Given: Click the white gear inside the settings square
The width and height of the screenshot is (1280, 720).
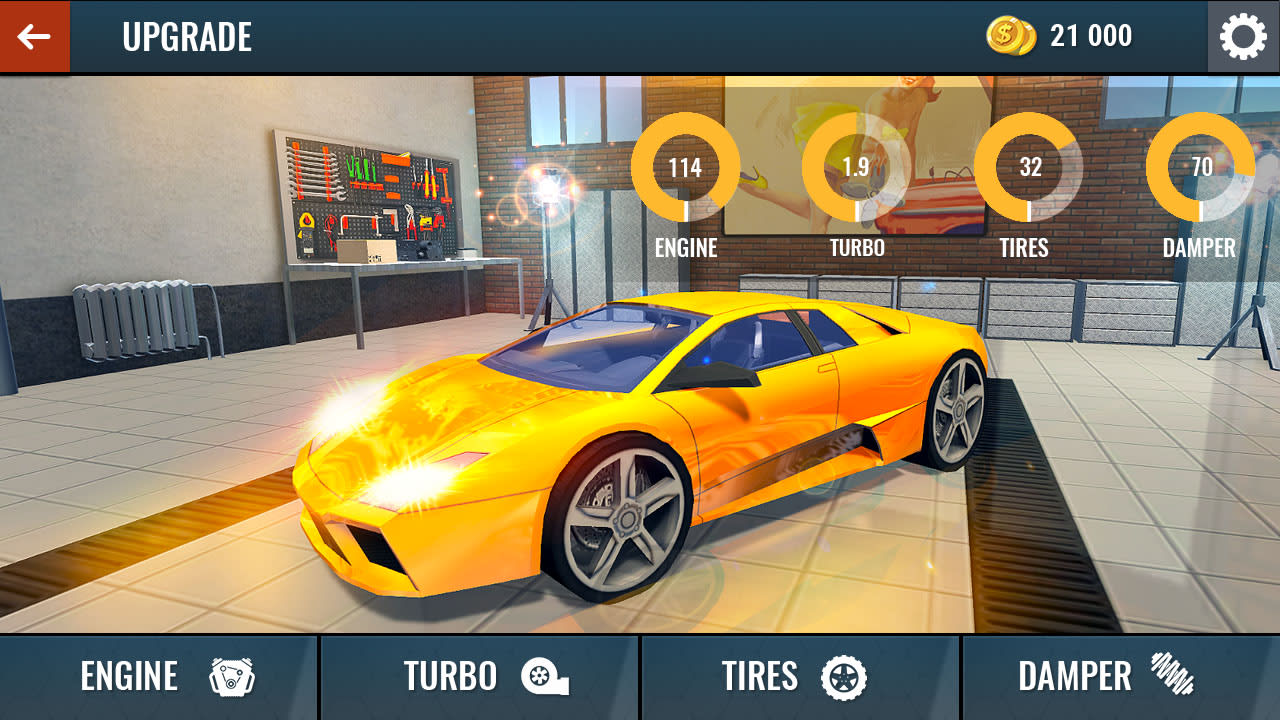Looking at the screenshot, I should click(x=1243, y=36).
